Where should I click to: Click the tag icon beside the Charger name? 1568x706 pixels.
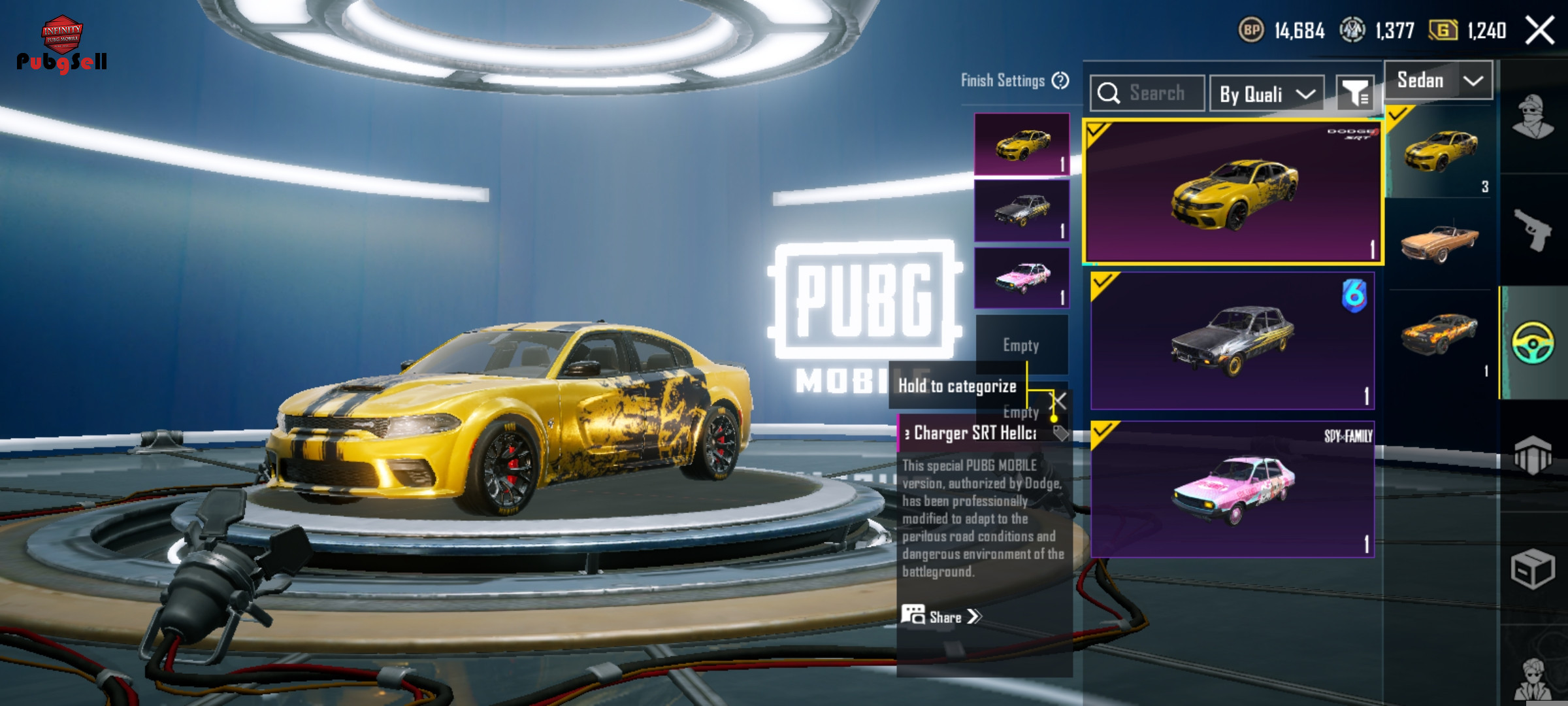coord(1060,433)
